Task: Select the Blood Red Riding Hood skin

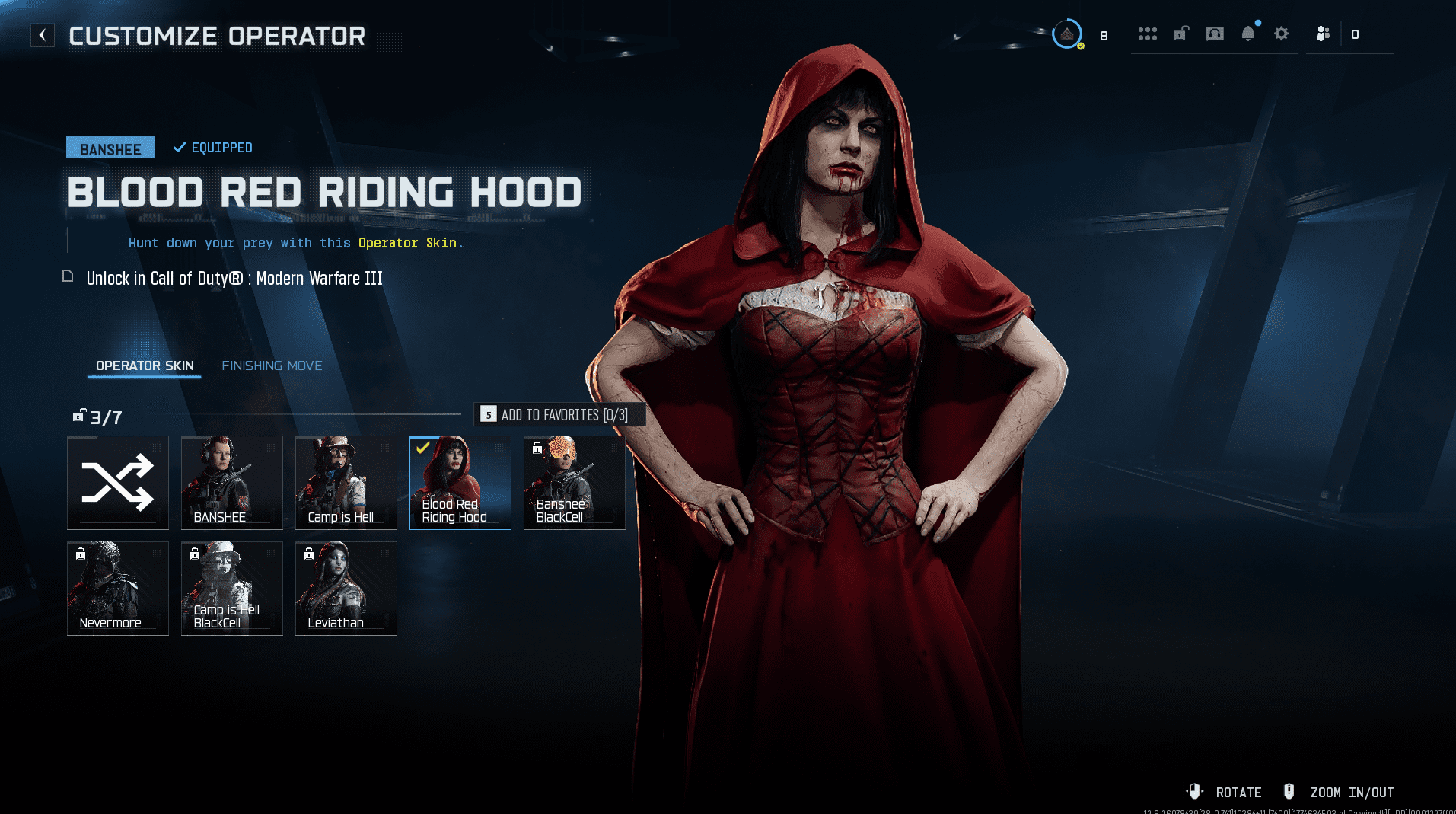Action: point(460,483)
